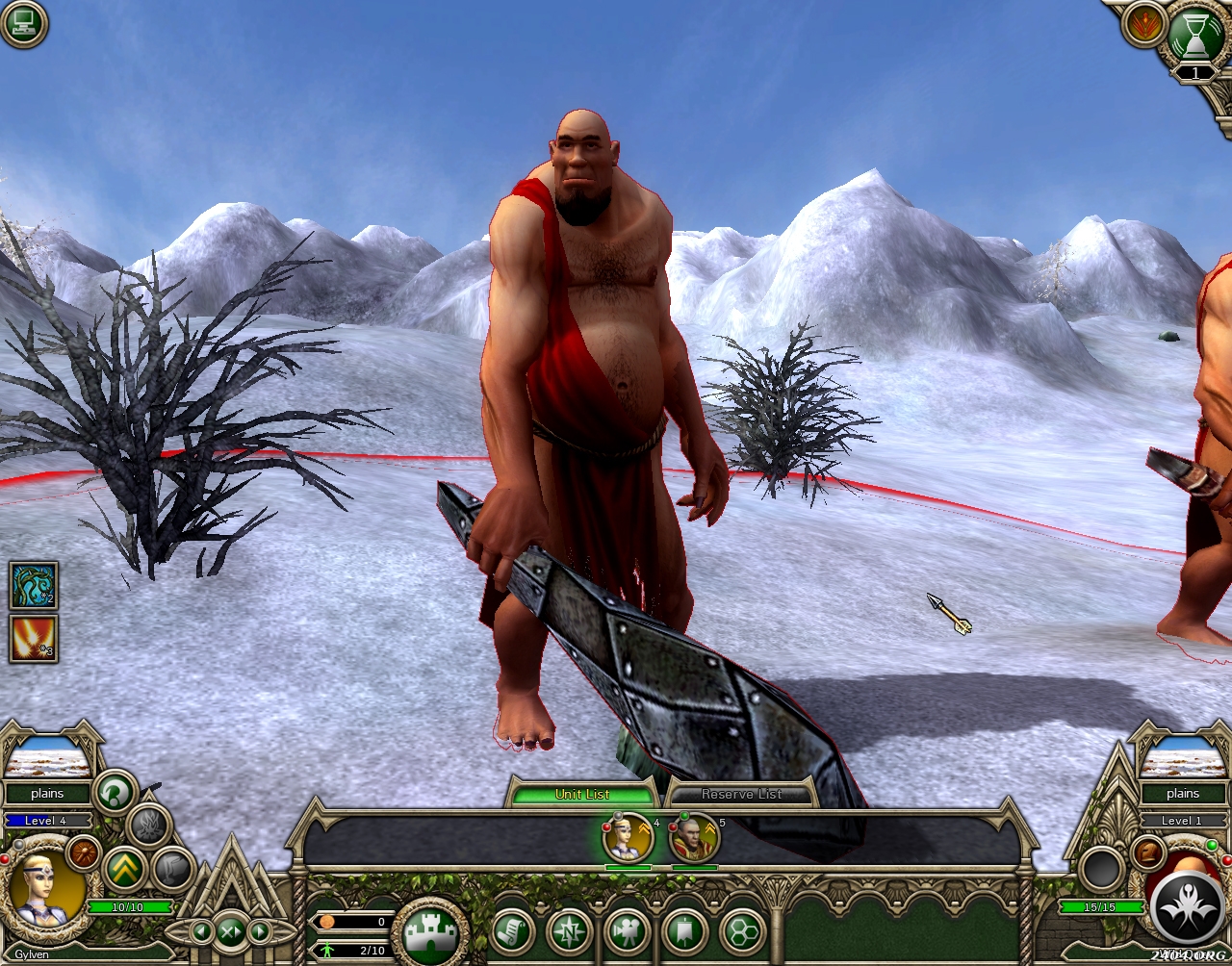Select the next unit with the right arrow
Viewport: 1232px width, 966px height.
click(x=260, y=931)
